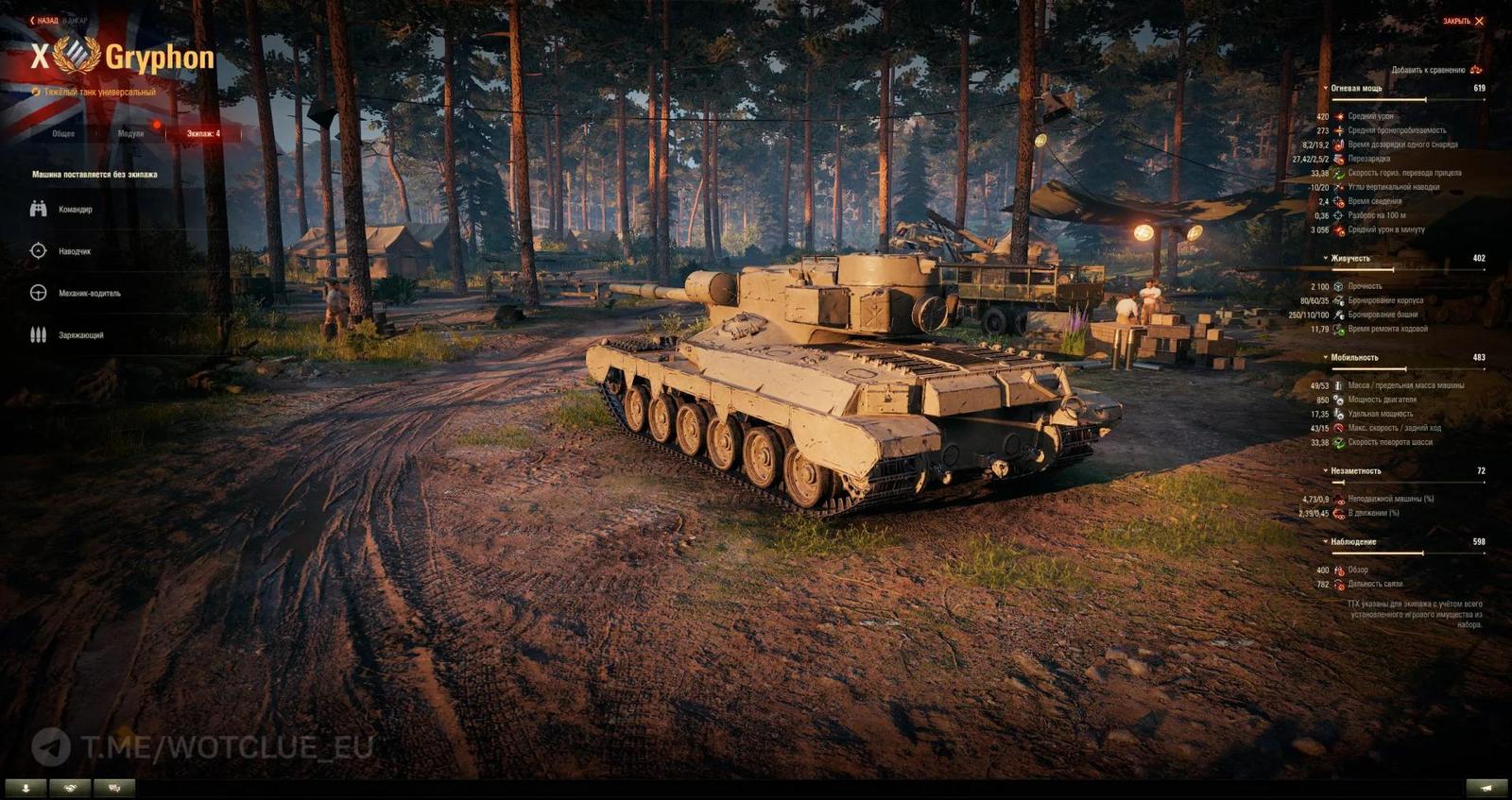Click the Командир binoculars crew icon
This screenshot has width=1512, height=800.
(x=38, y=210)
